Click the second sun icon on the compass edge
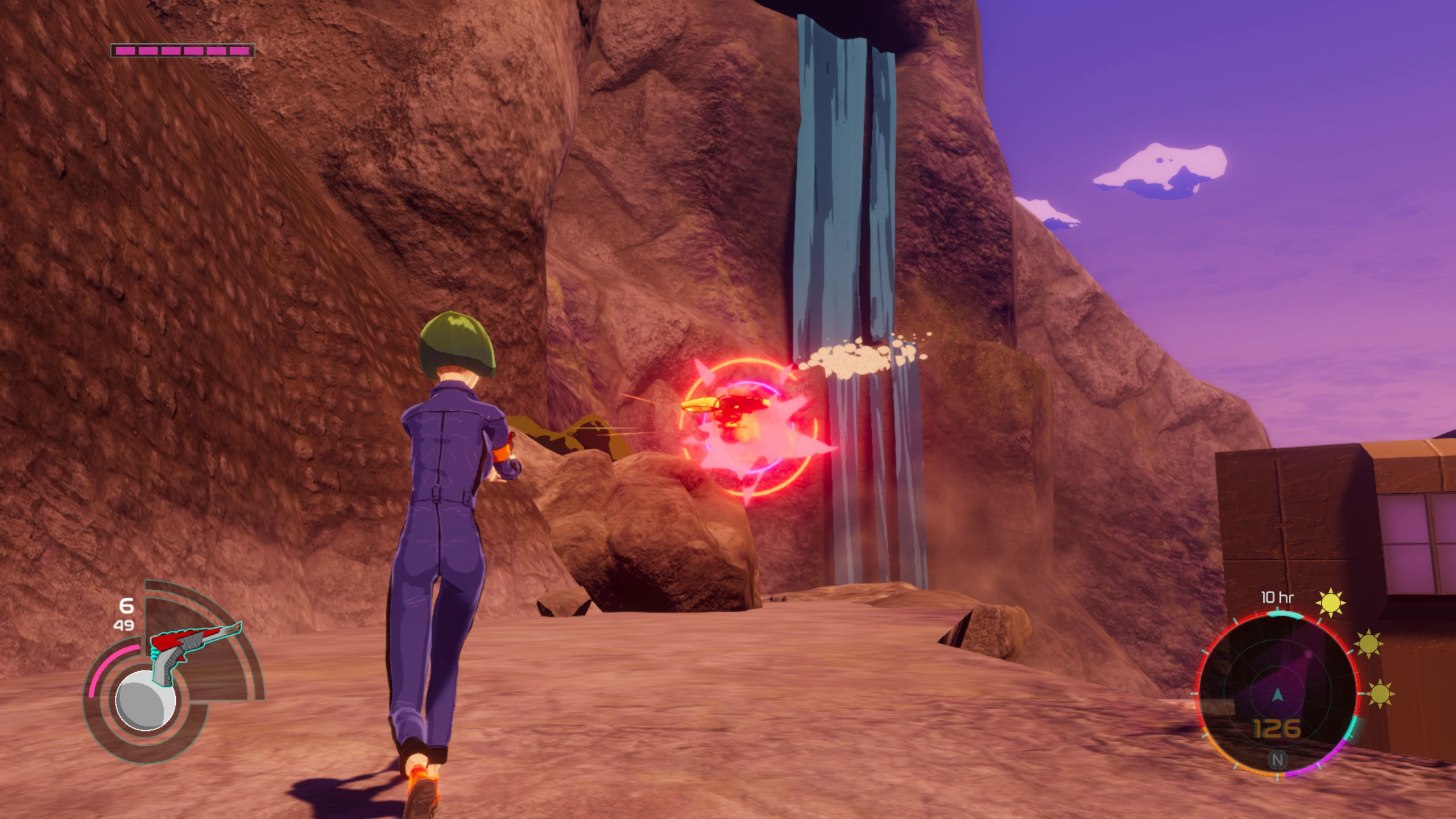Image resolution: width=1456 pixels, height=819 pixels. pyautogui.click(x=1368, y=643)
